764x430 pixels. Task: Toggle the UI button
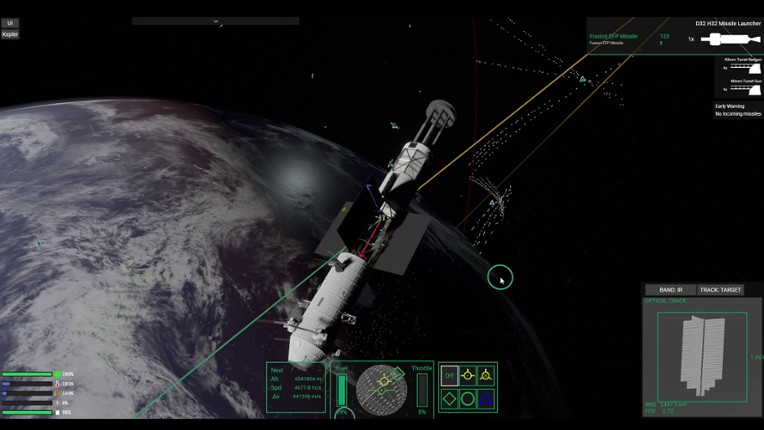click(x=10, y=23)
